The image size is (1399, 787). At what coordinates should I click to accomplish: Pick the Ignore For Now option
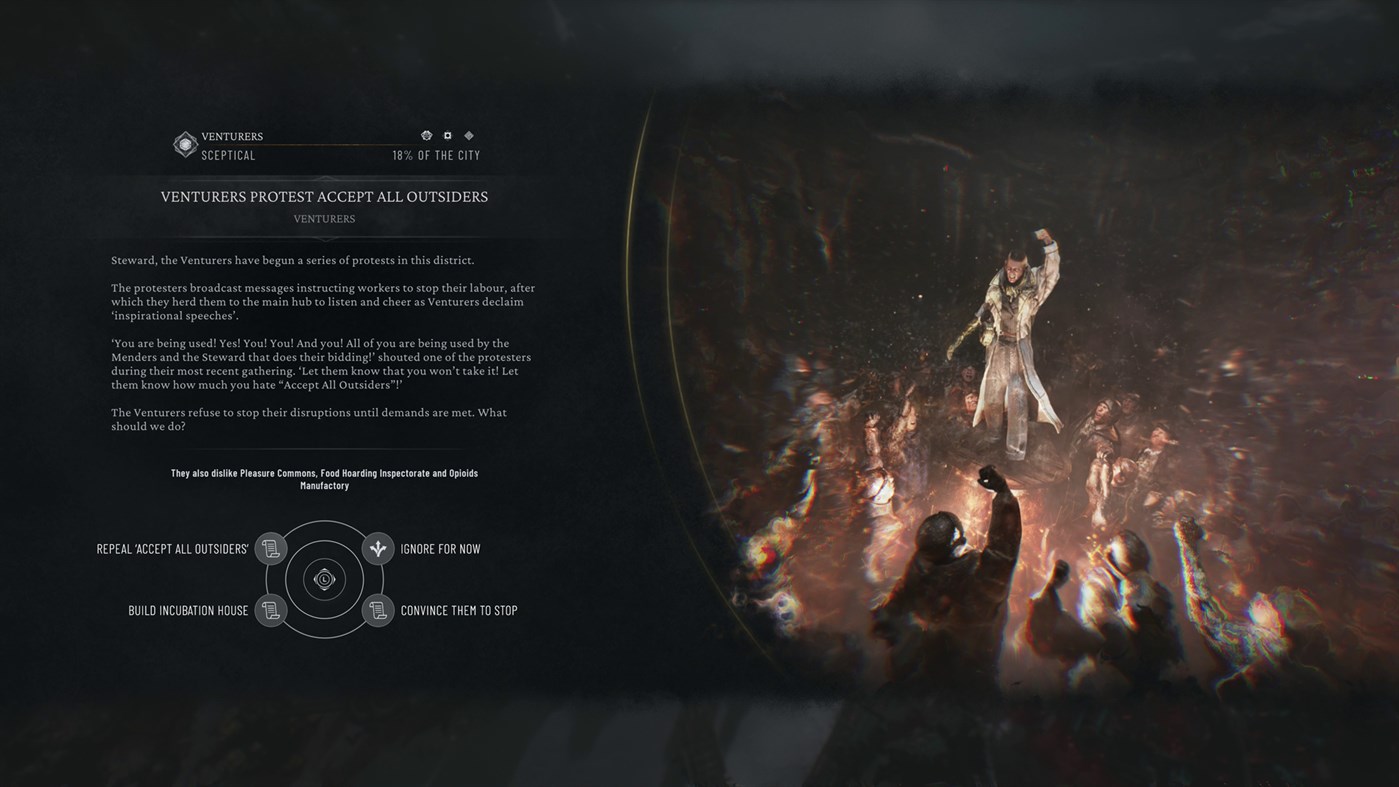click(x=442, y=548)
